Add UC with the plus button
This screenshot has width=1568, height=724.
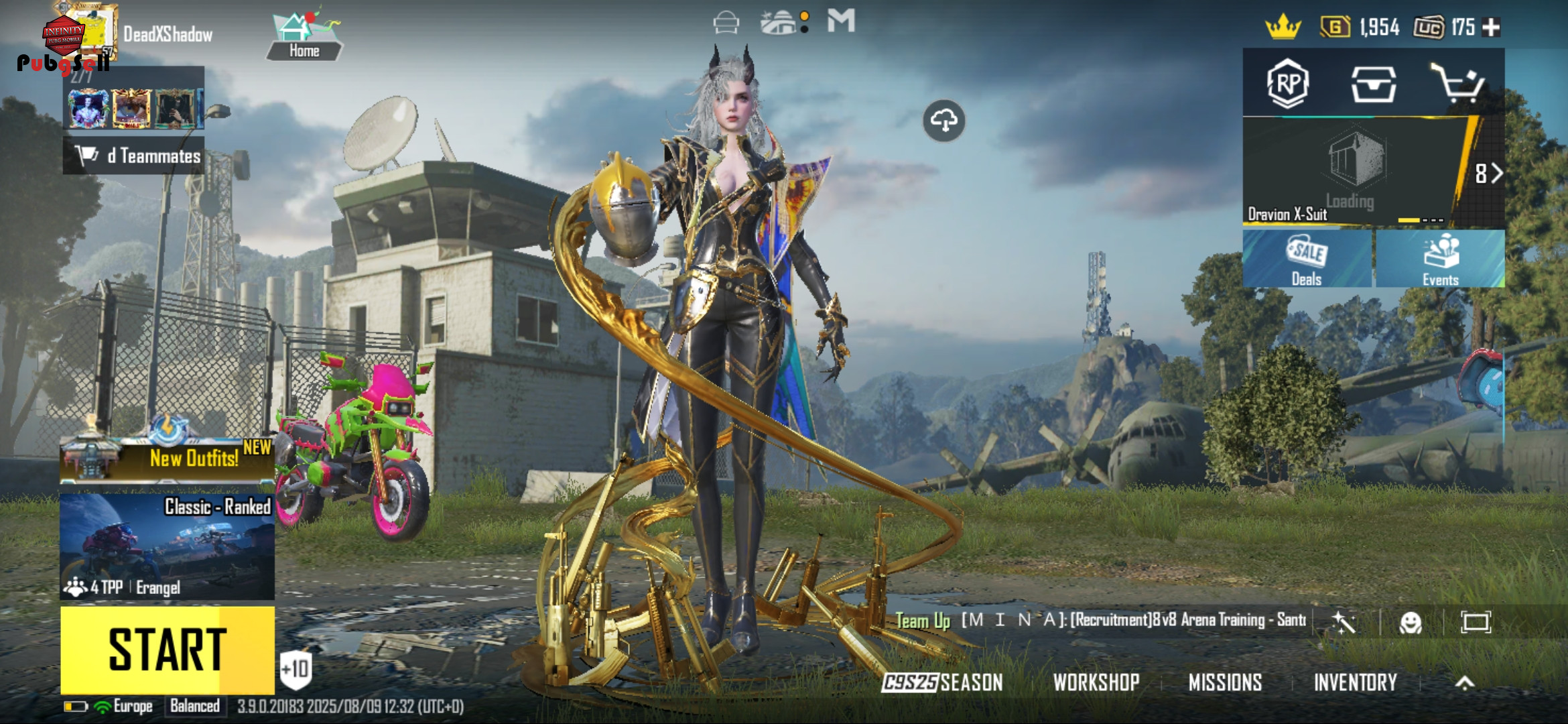1492,27
